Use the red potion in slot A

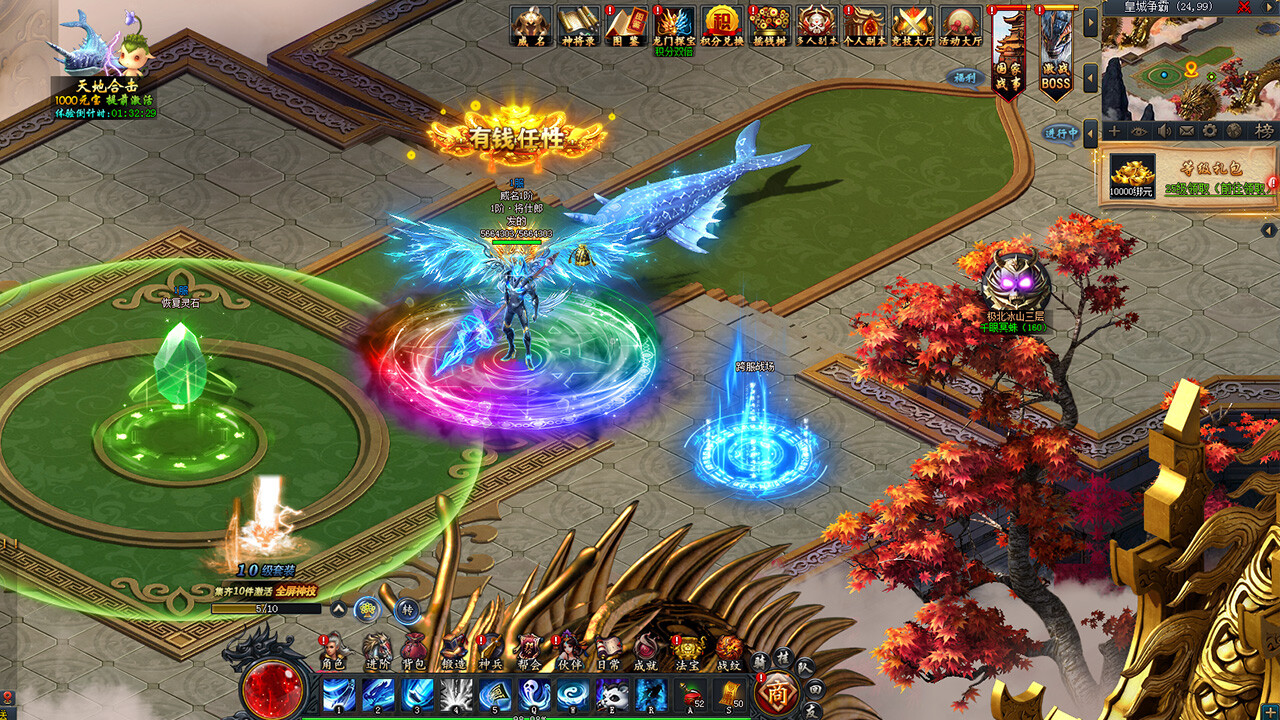[690, 694]
